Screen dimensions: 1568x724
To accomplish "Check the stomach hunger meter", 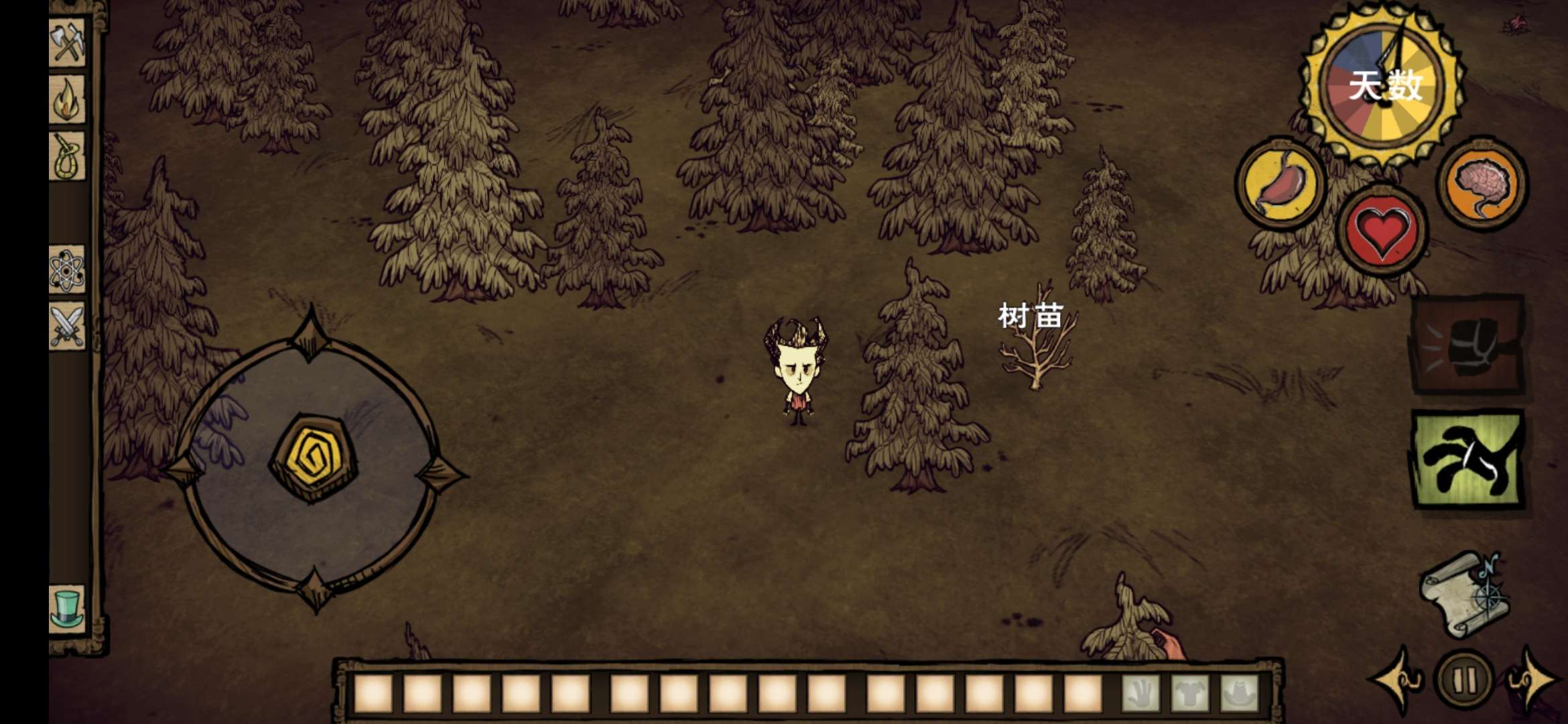I will click(1280, 183).
